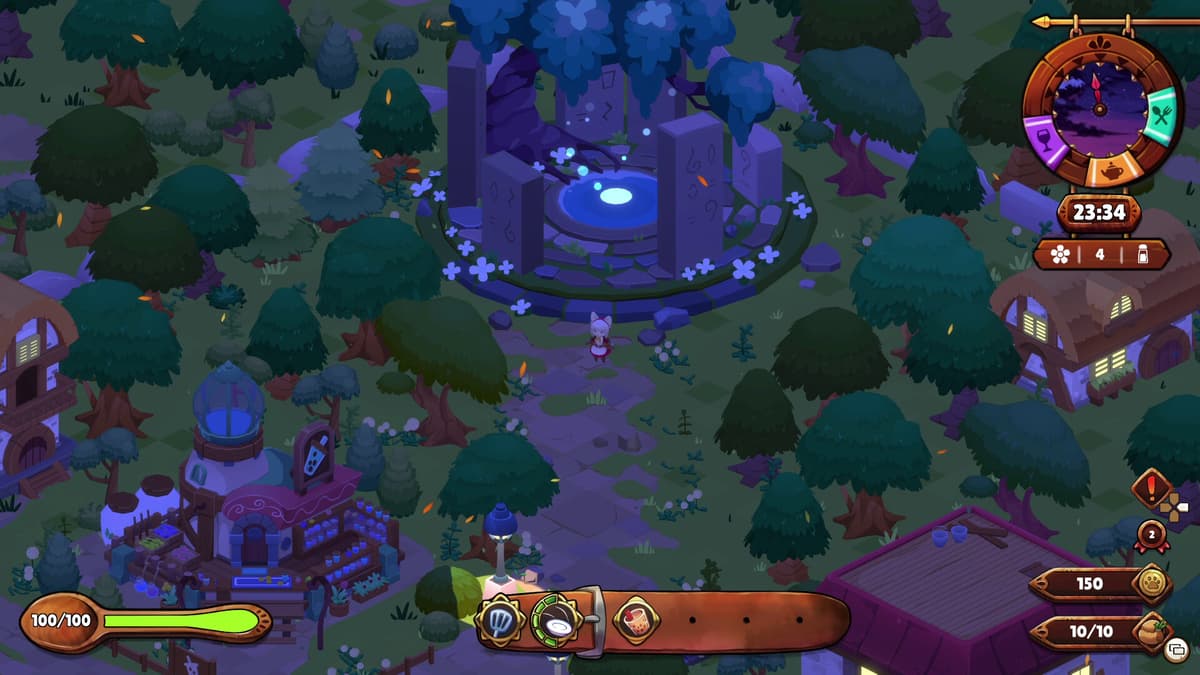This screenshot has width=1200, height=675.
Task: Select the frying pan slot with green ring
Action: tap(558, 621)
